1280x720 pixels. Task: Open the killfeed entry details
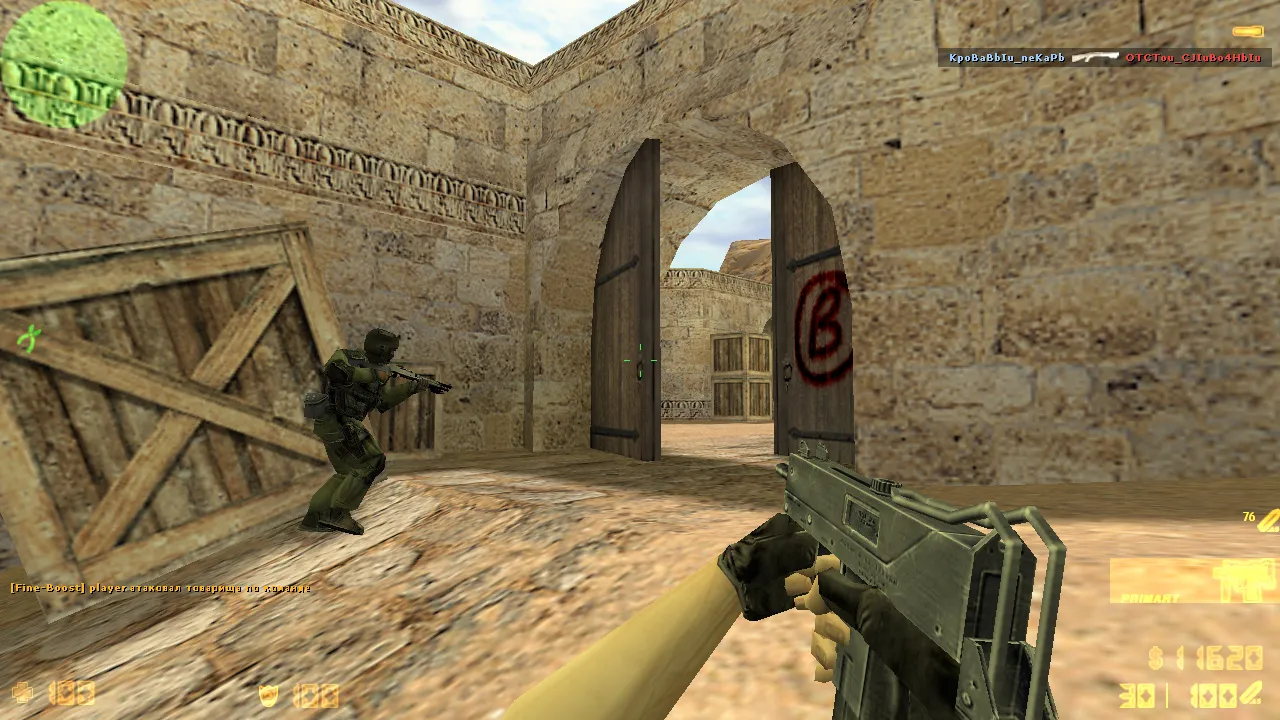[1100, 58]
